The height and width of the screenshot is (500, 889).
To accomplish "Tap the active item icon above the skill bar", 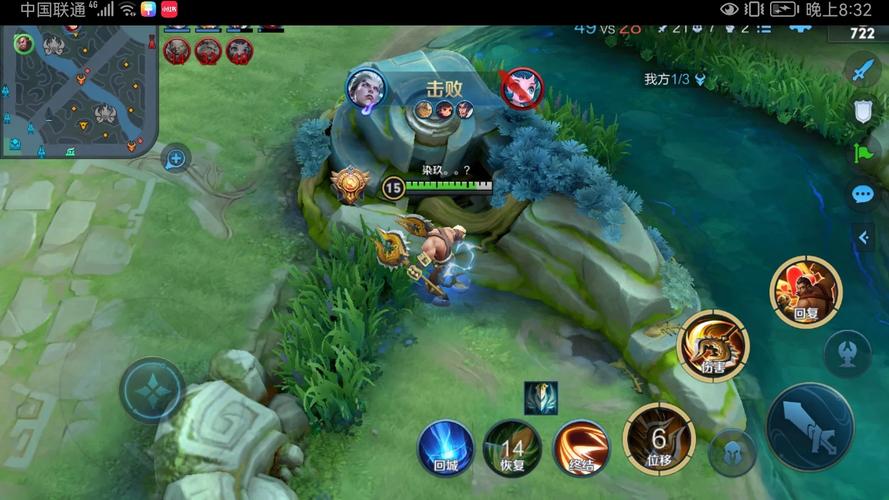I will [541, 397].
